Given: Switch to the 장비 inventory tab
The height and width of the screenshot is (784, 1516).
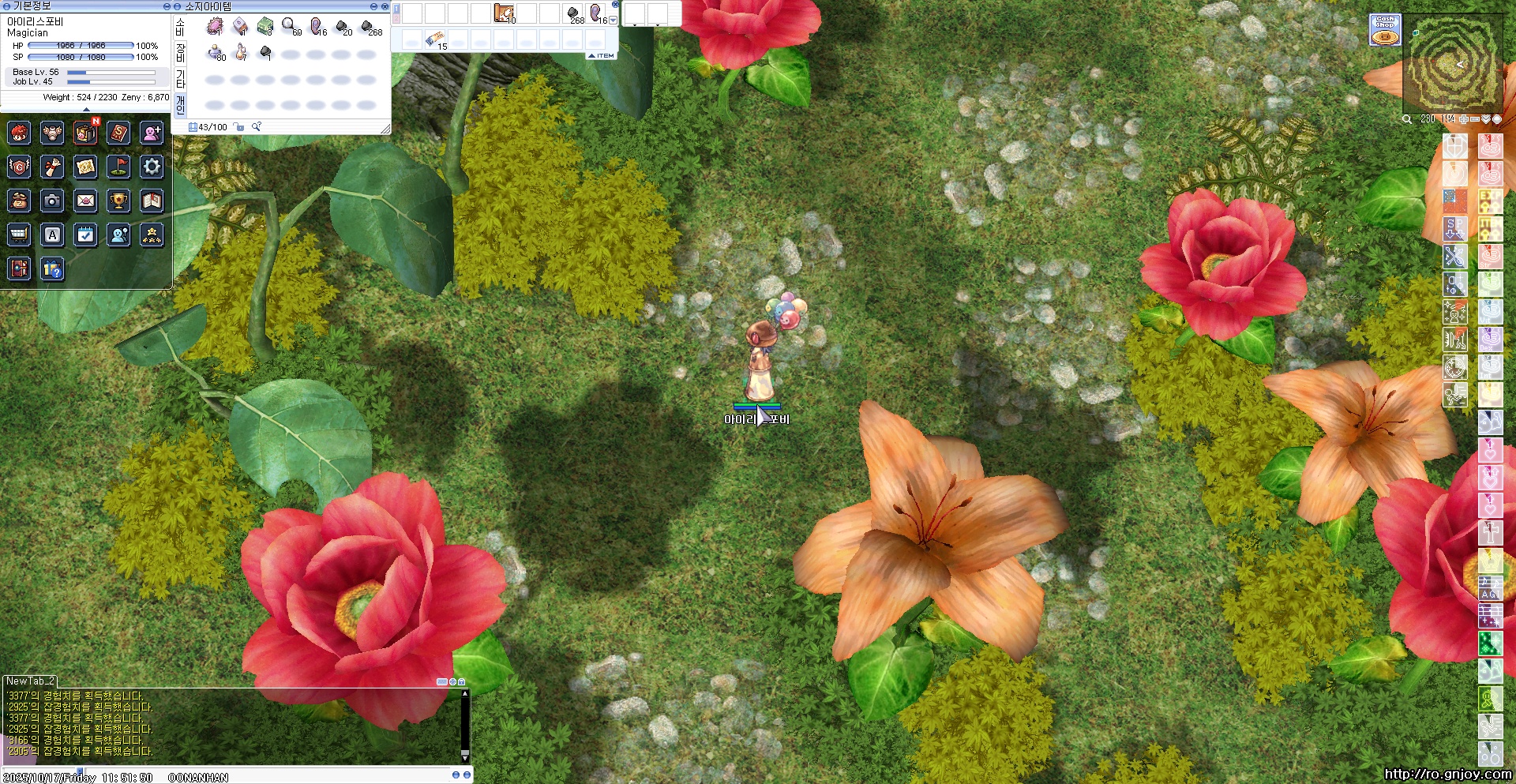Looking at the screenshot, I should click(180, 54).
